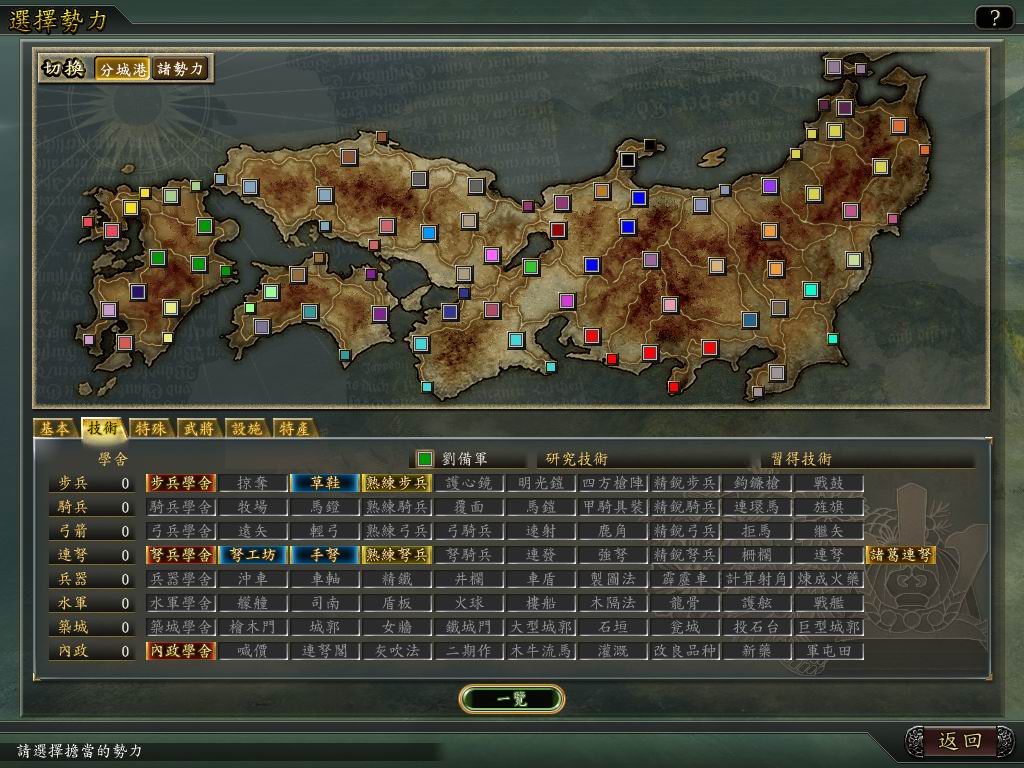Switch map view to 諸勢力
Image resolution: width=1024 pixels, height=768 pixels.
click(180, 69)
